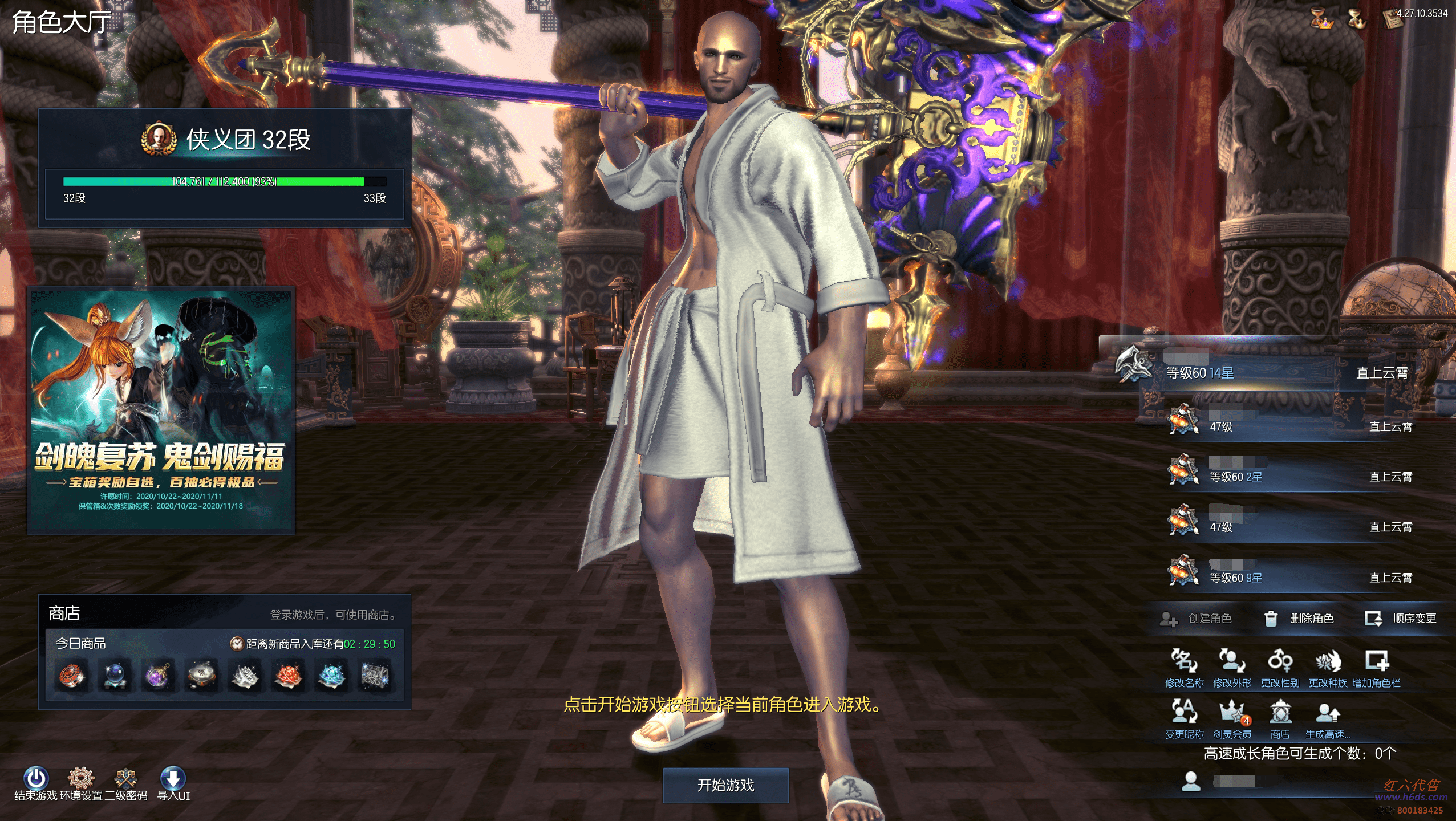Open 环境设置 gear settings
The image size is (1456, 821).
80,782
